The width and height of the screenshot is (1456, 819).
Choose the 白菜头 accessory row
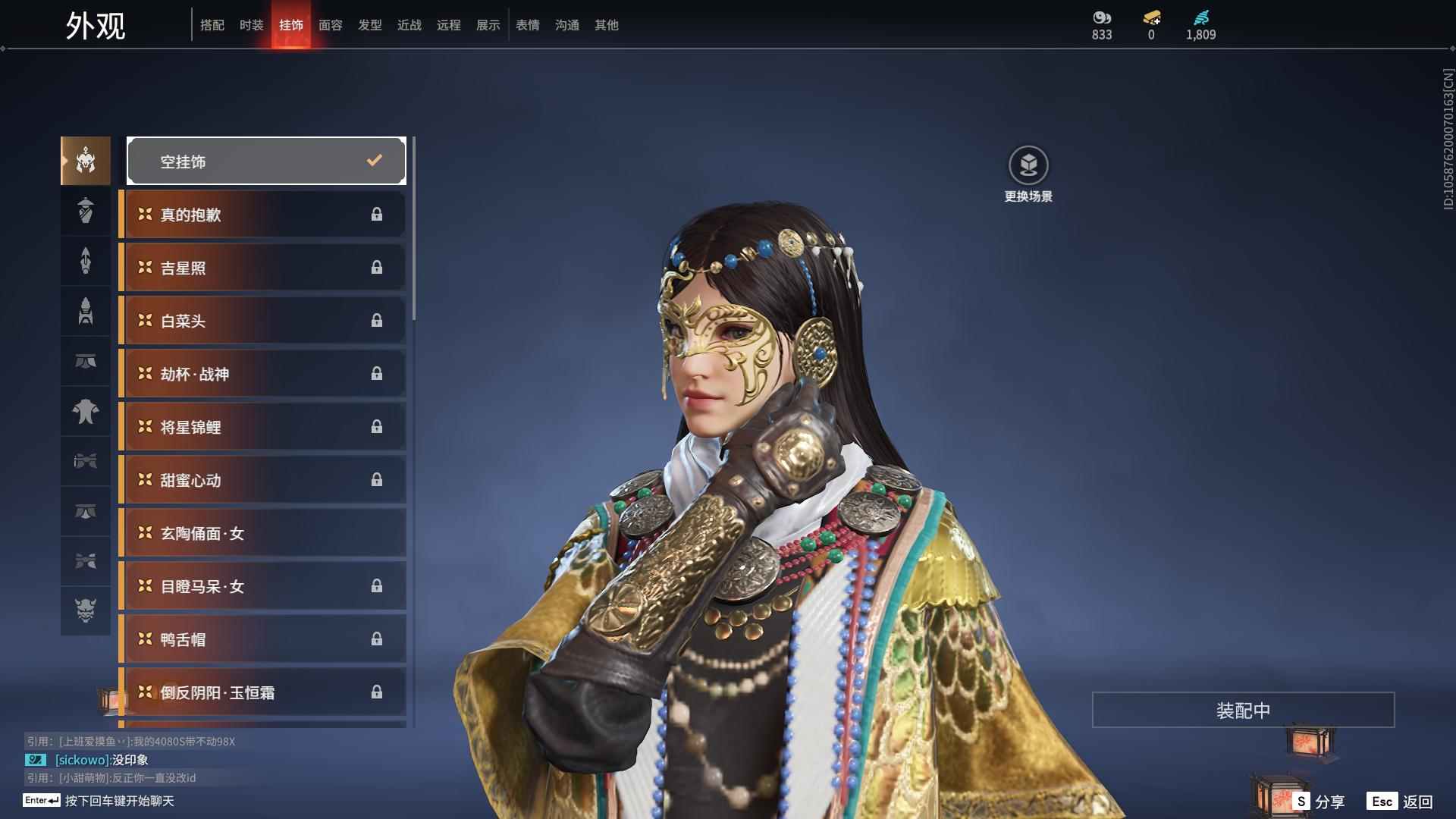tap(262, 321)
